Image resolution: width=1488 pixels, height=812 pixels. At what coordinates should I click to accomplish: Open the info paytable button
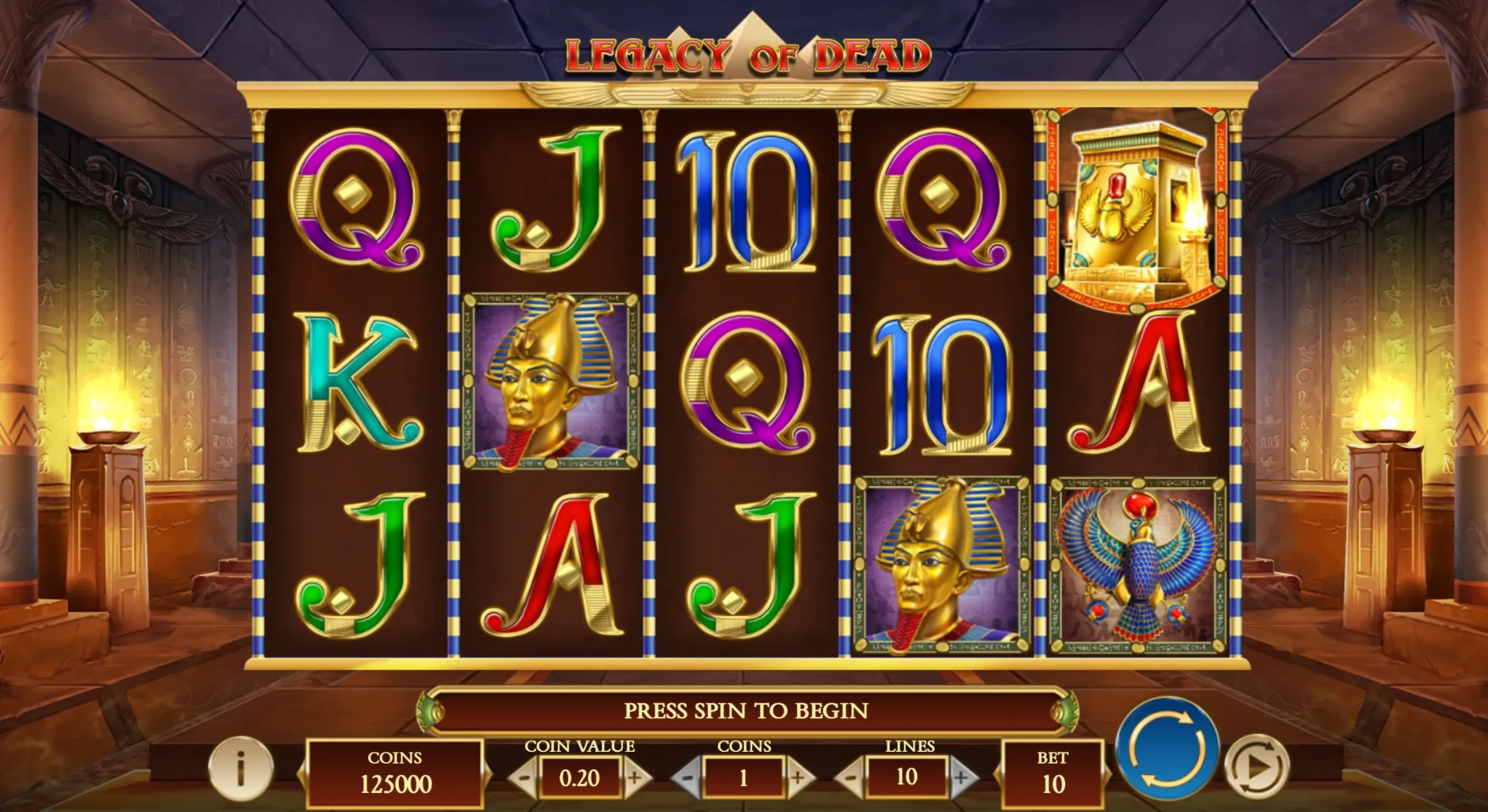tap(240, 767)
